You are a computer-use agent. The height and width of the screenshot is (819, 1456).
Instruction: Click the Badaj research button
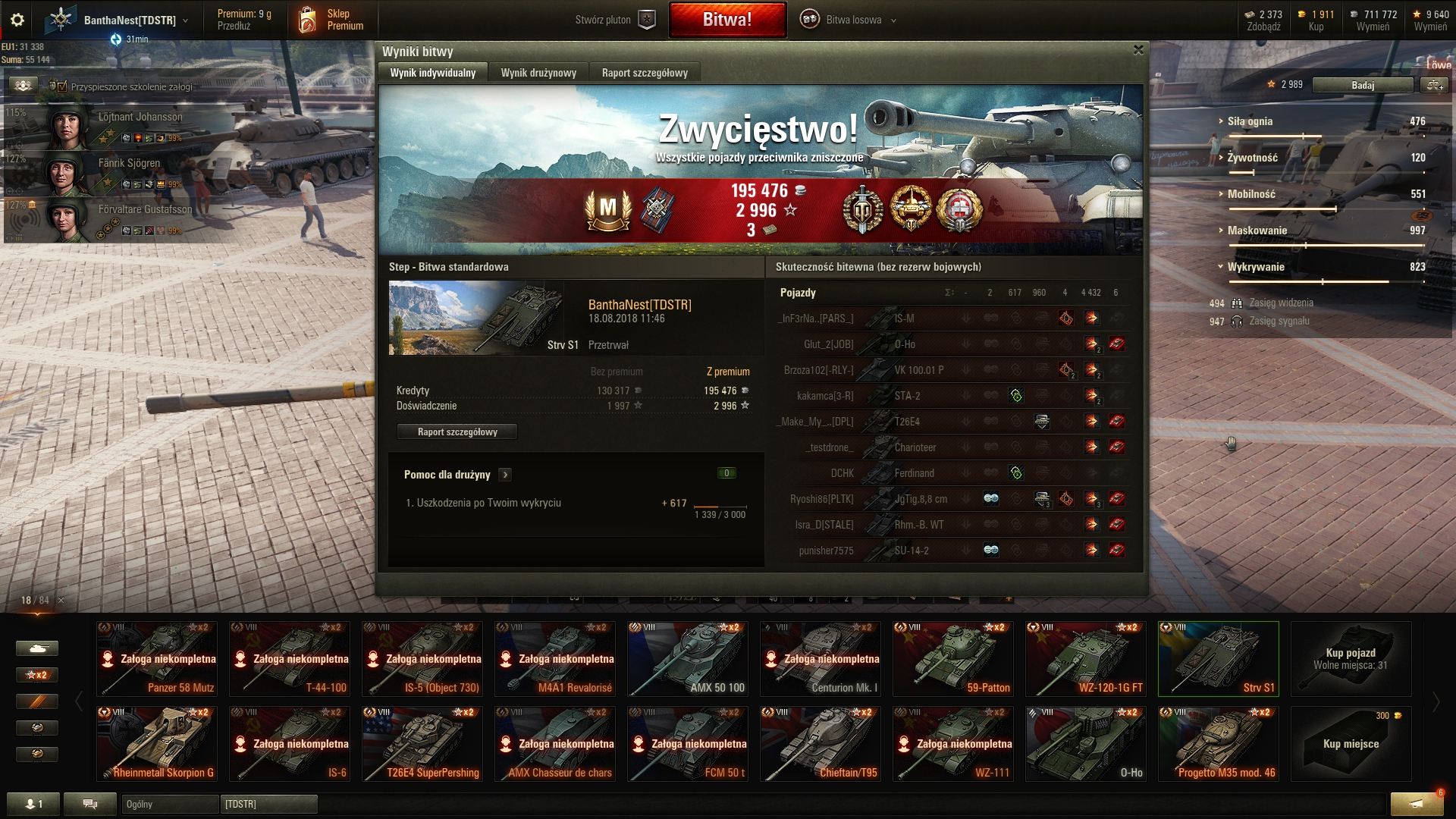(x=1362, y=85)
